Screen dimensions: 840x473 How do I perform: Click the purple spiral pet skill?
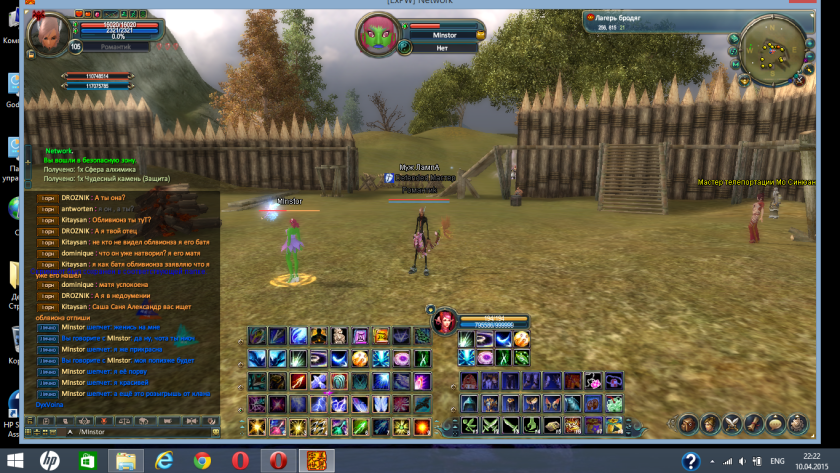(x=486, y=340)
